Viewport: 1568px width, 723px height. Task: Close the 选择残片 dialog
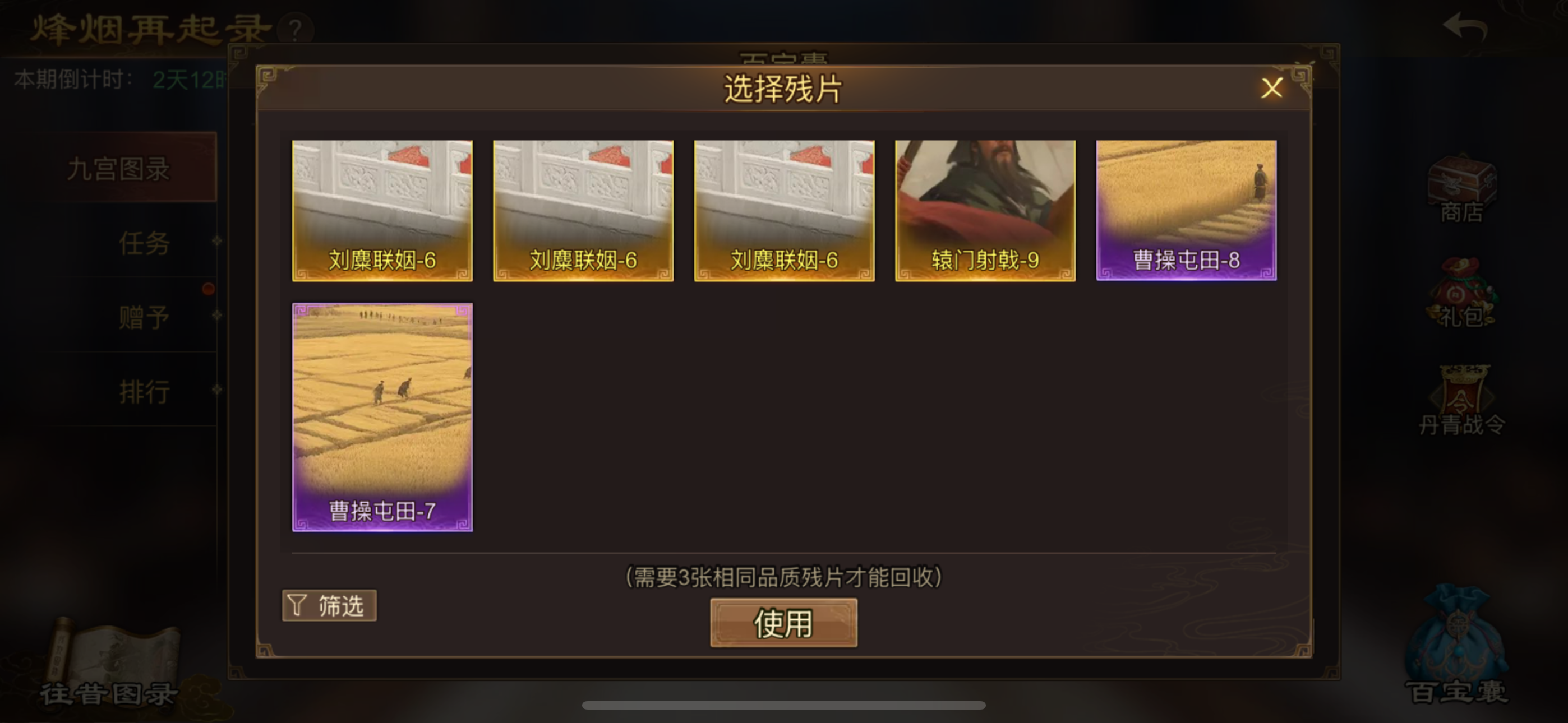tap(1271, 88)
